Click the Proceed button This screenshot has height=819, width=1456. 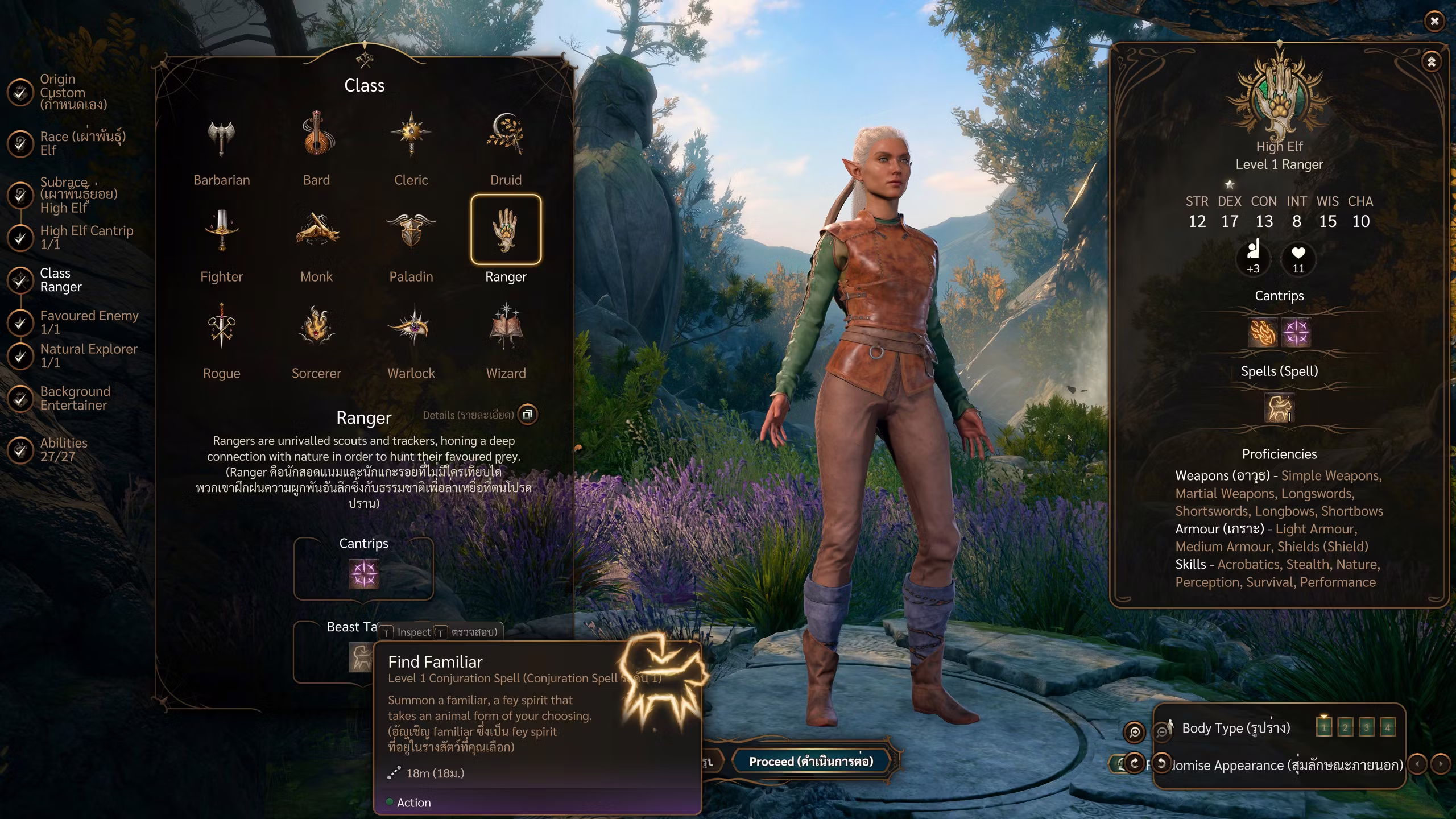tap(810, 762)
